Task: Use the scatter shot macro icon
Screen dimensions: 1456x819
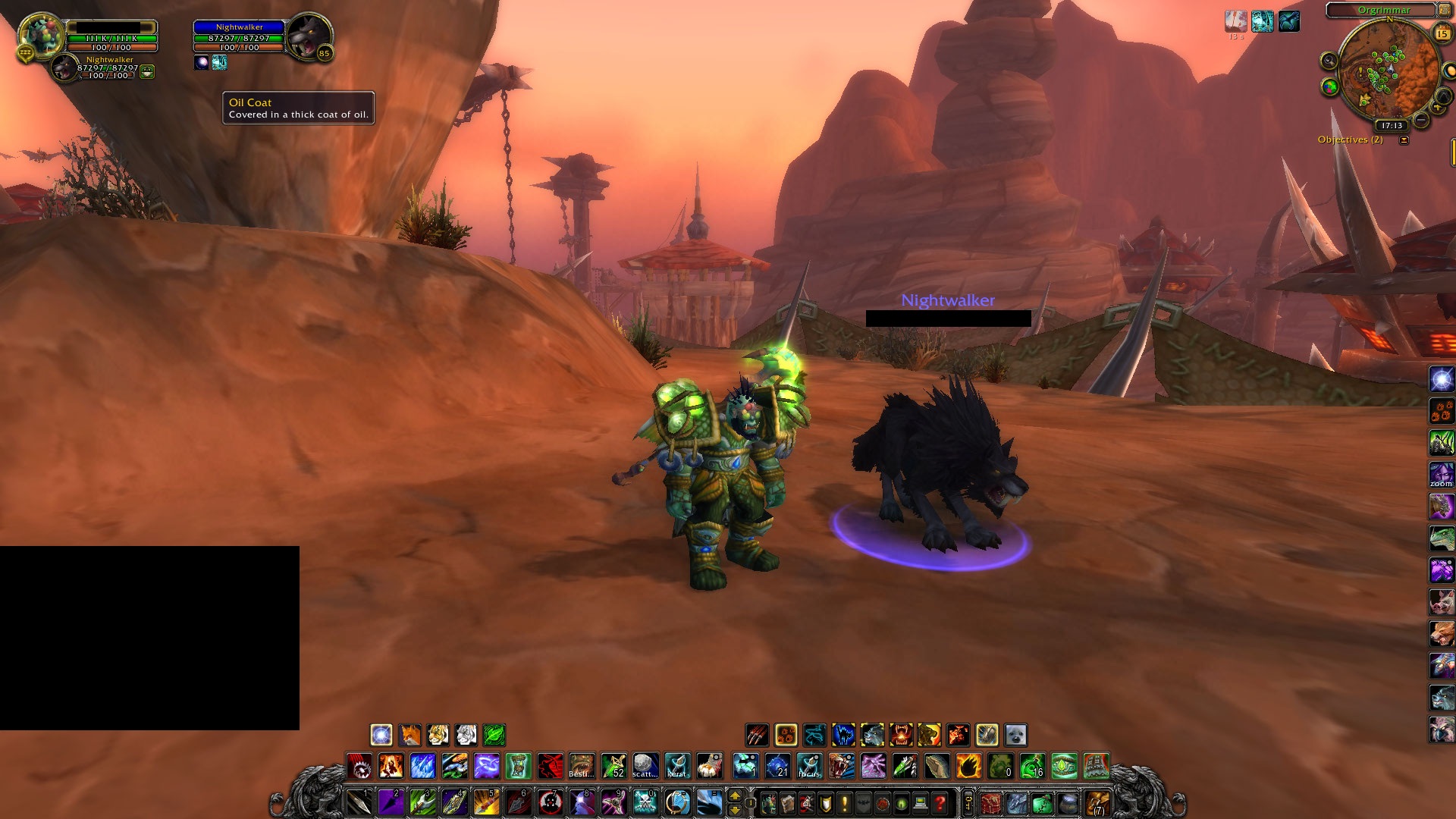Action: [x=645, y=766]
